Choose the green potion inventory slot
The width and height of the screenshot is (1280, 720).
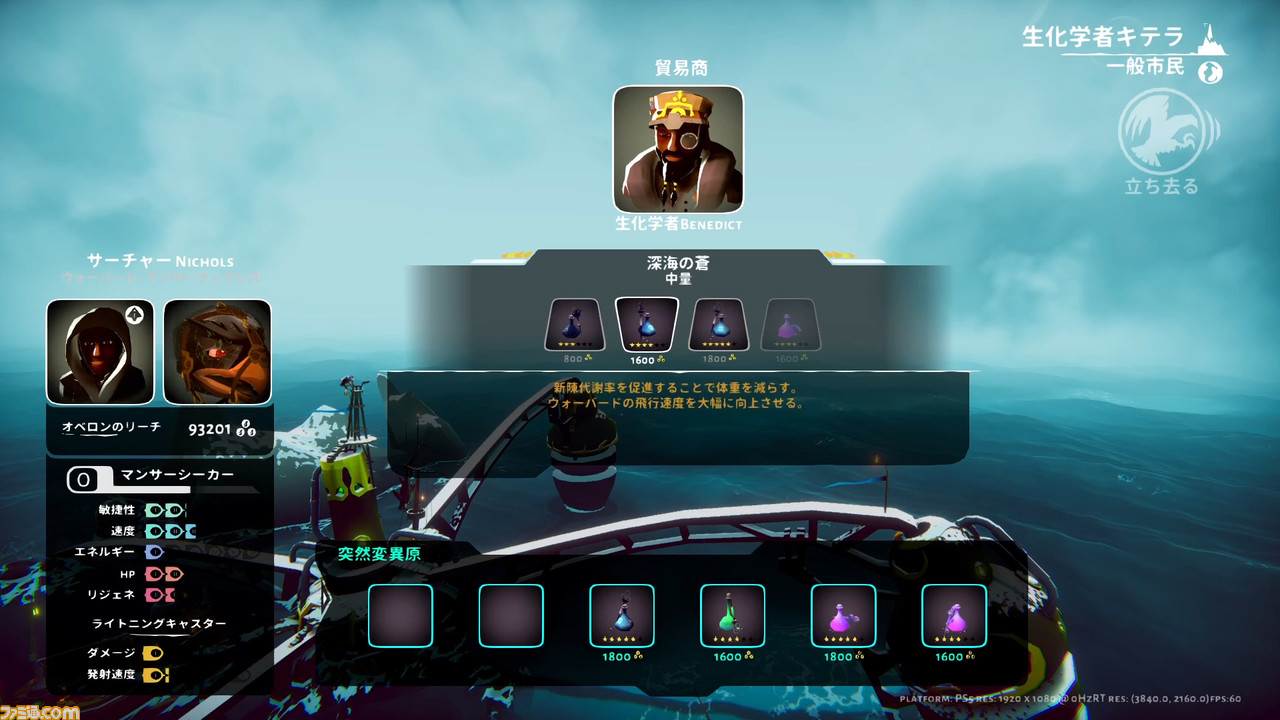tap(732, 616)
